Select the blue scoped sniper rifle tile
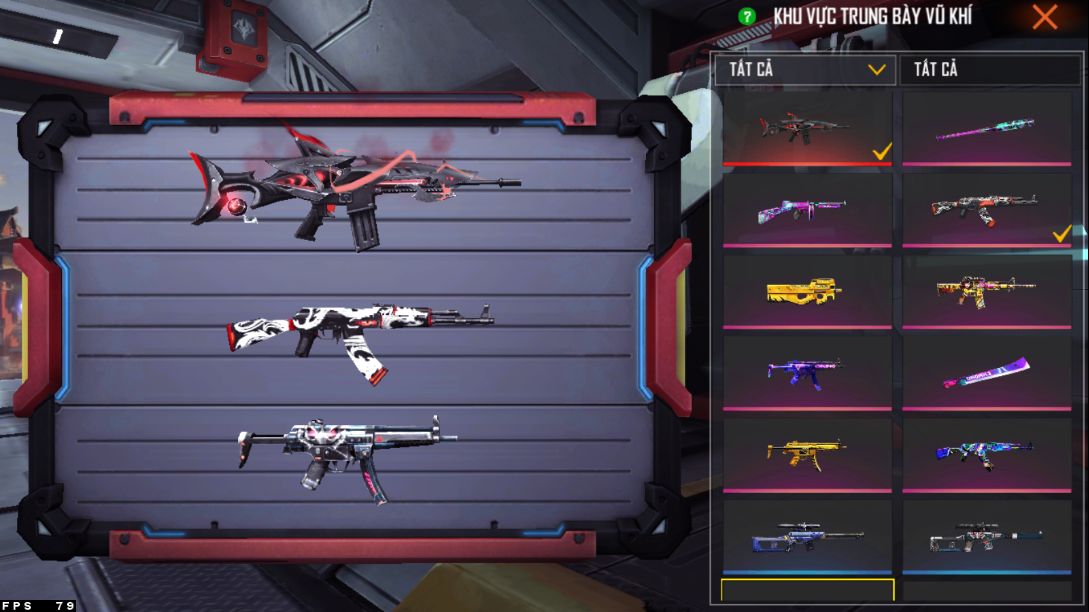This screenshot has width=1089, height=612. tap(806, 537)
